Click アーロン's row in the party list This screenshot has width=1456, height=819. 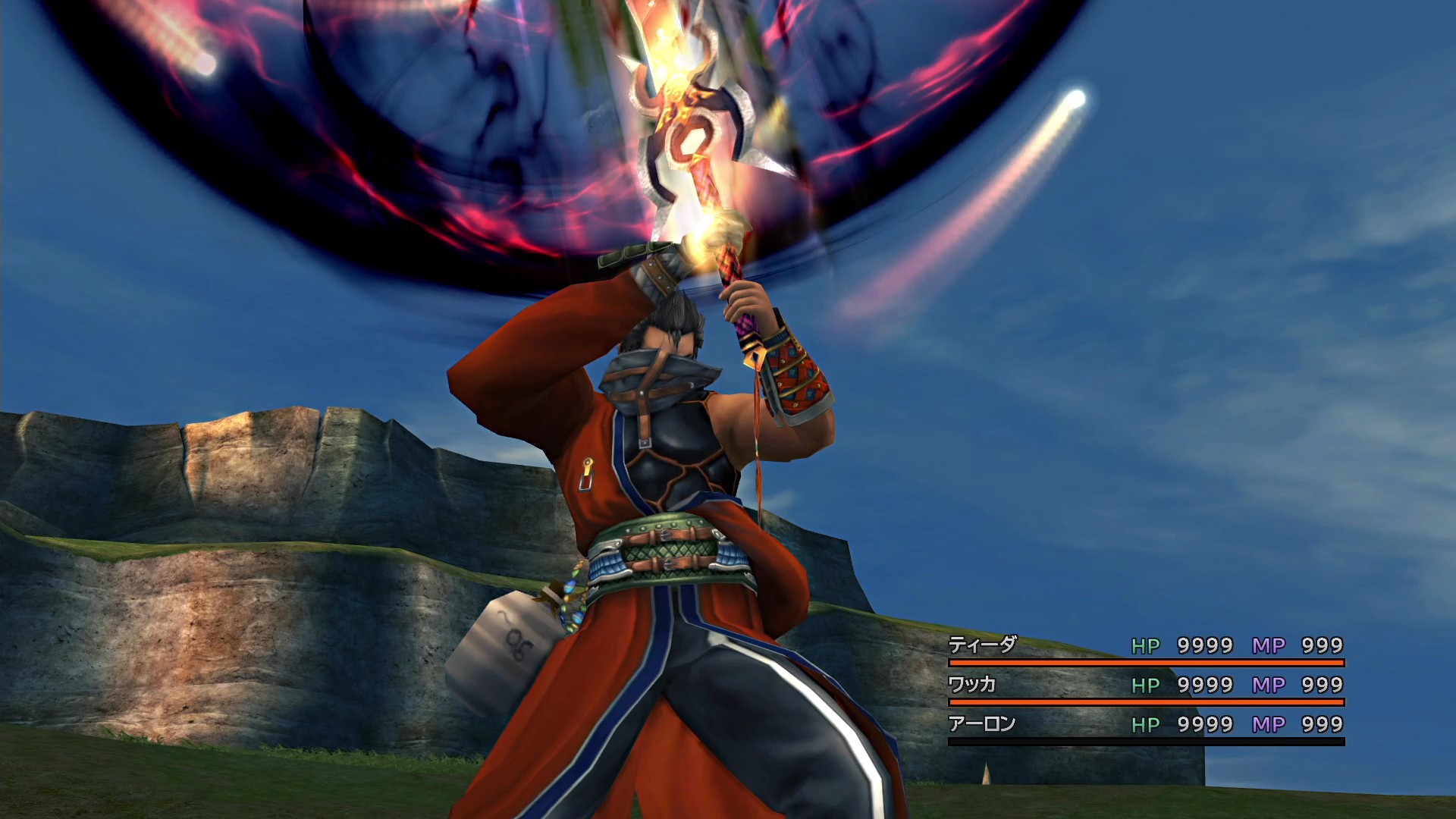[x=982, y=724]
